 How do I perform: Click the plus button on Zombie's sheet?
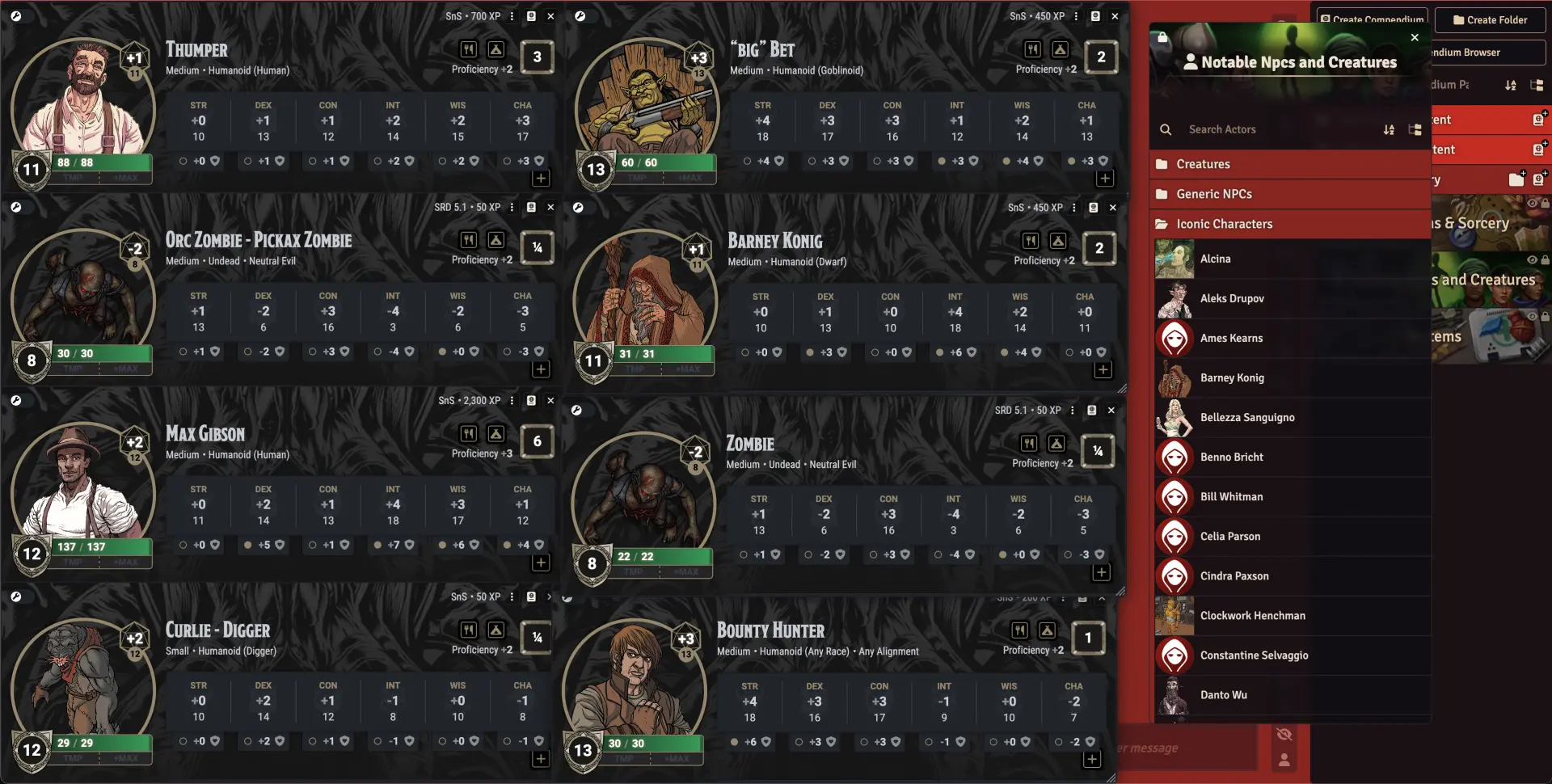(1101, 572)
